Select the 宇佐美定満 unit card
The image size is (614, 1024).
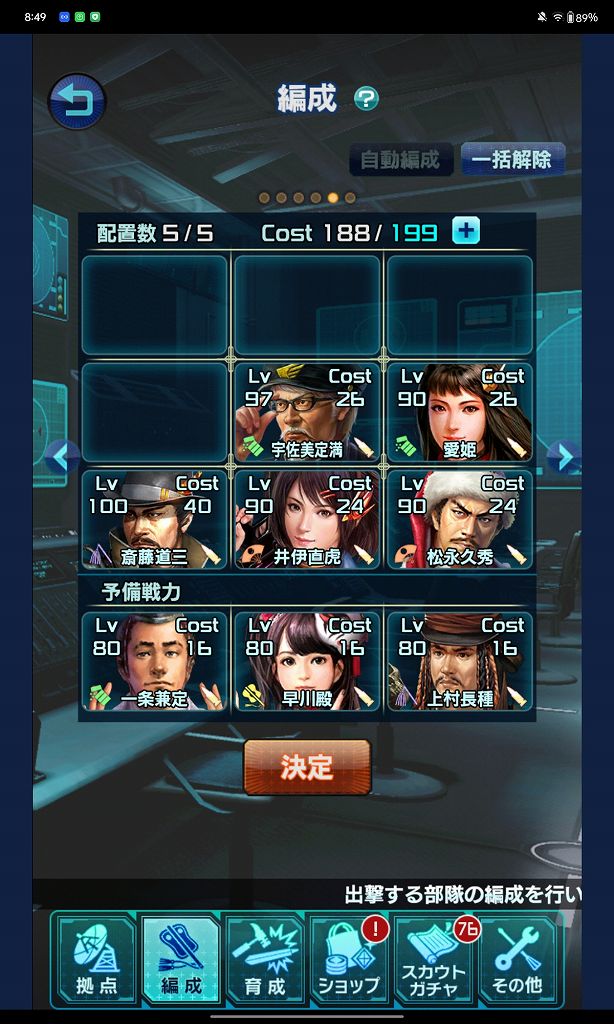pos(307,411)
